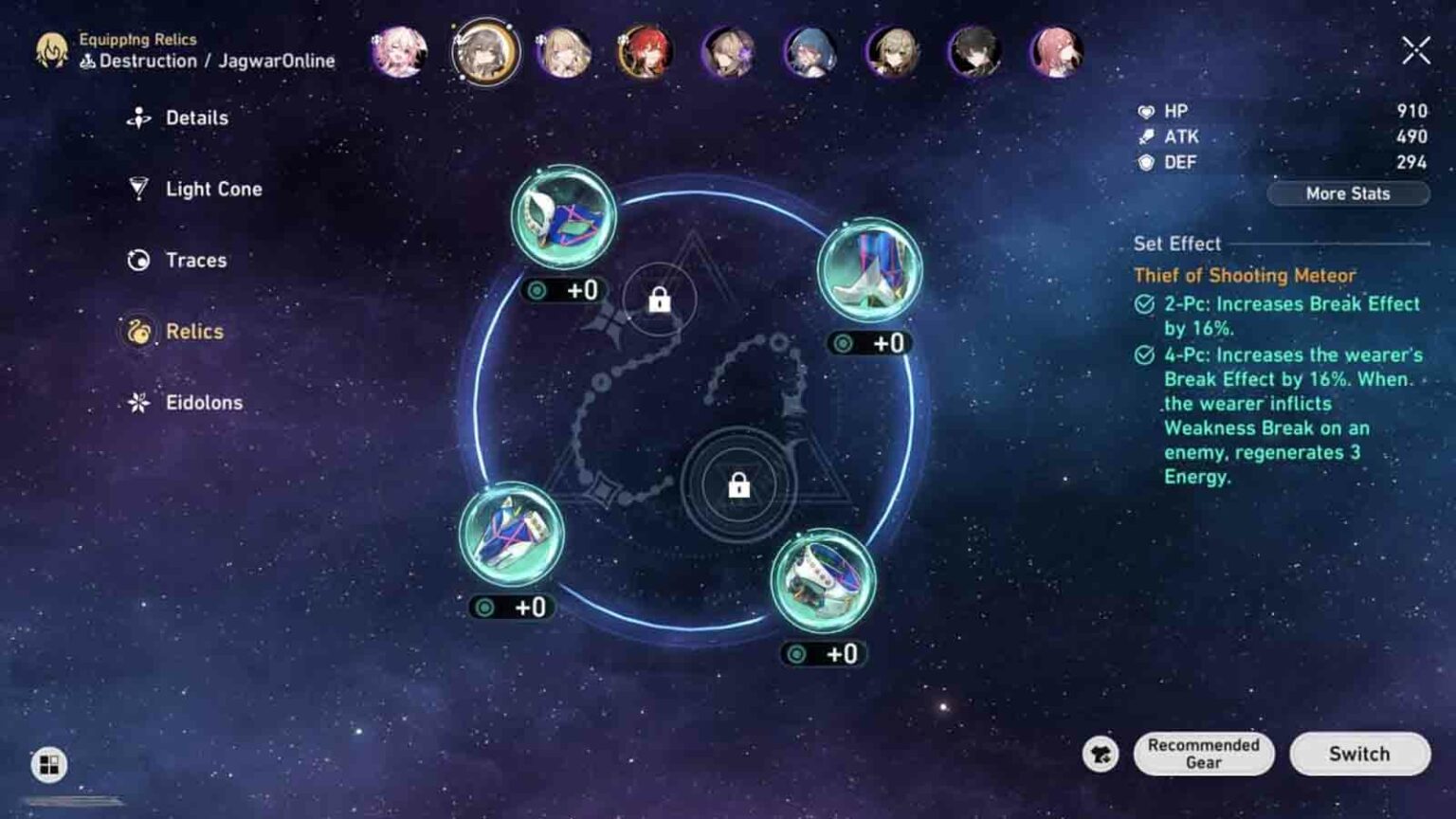Switch to the red-haired character portrait
The width and height of the screenshot is (1456, 819).
pos(646,54)
